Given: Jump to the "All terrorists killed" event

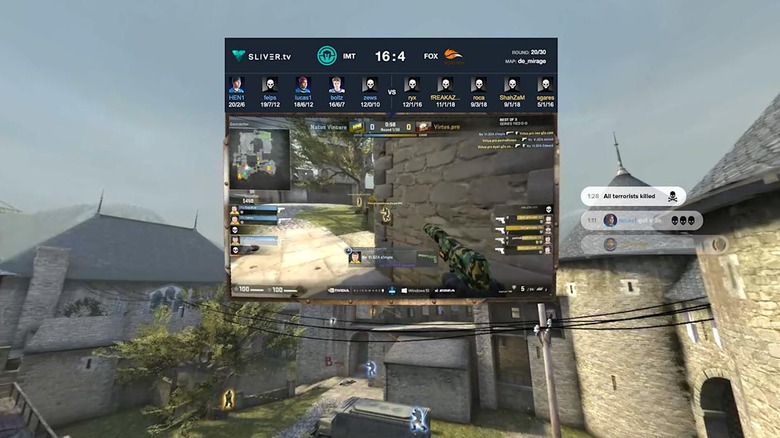Looking at the screenshot, I should [x=633, y=196].
